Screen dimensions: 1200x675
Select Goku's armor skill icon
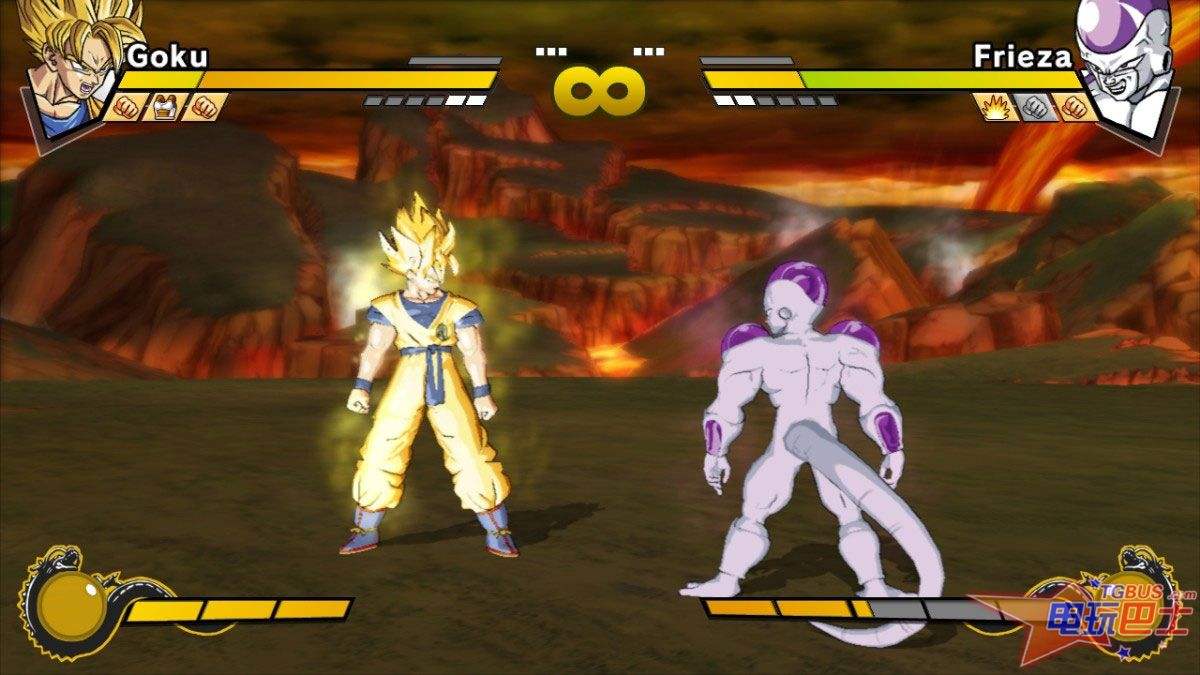click(x=164, y=106)
